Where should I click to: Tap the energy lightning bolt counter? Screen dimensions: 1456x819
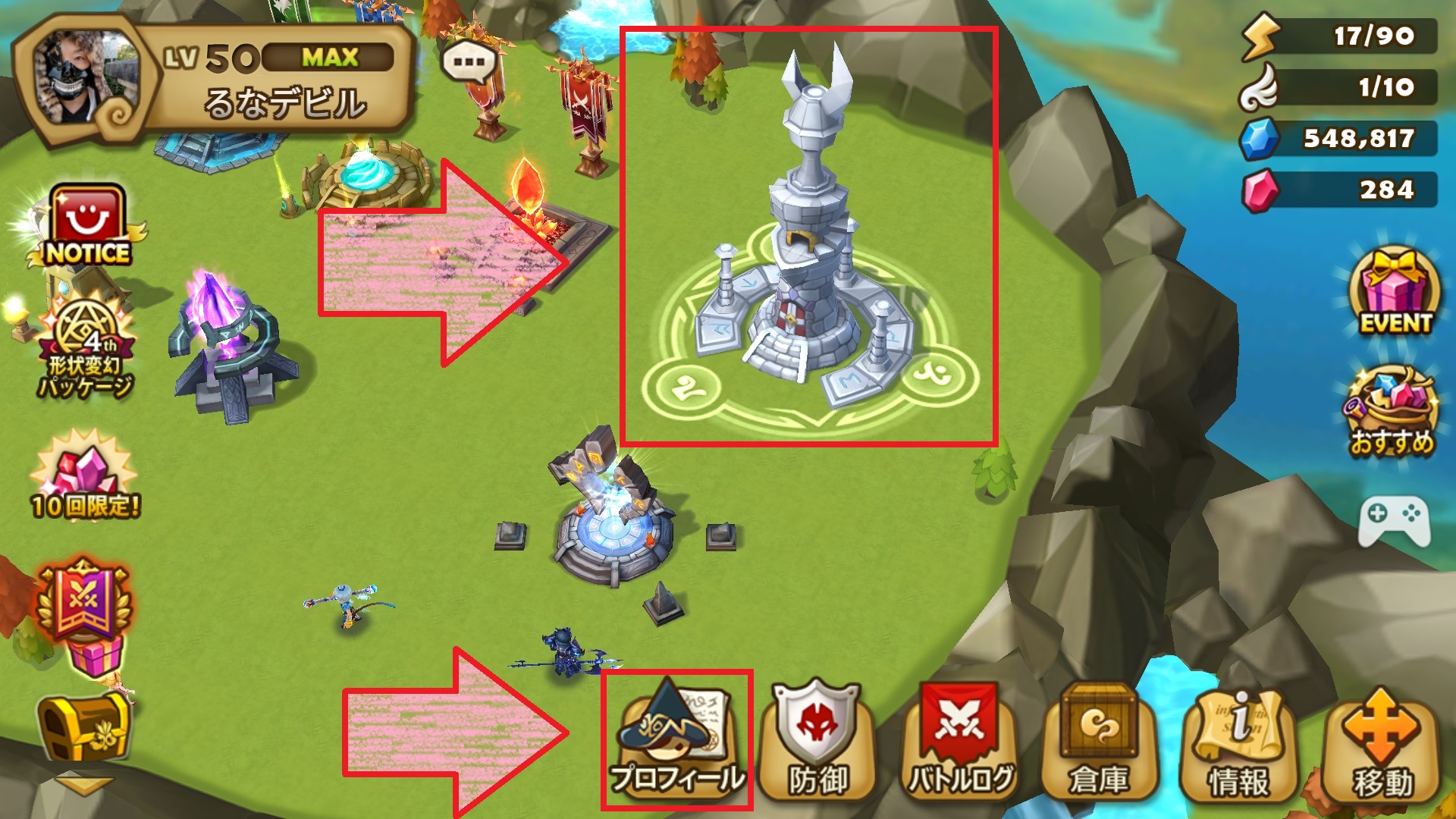[1339, 36]
